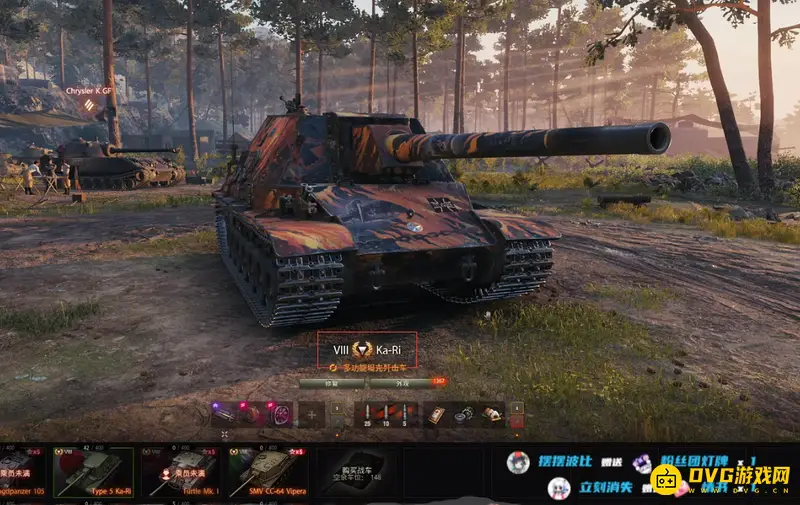Open the 外观 exterior customization button
The height and width of the screenshot is (505, 800).
[401, 383]
